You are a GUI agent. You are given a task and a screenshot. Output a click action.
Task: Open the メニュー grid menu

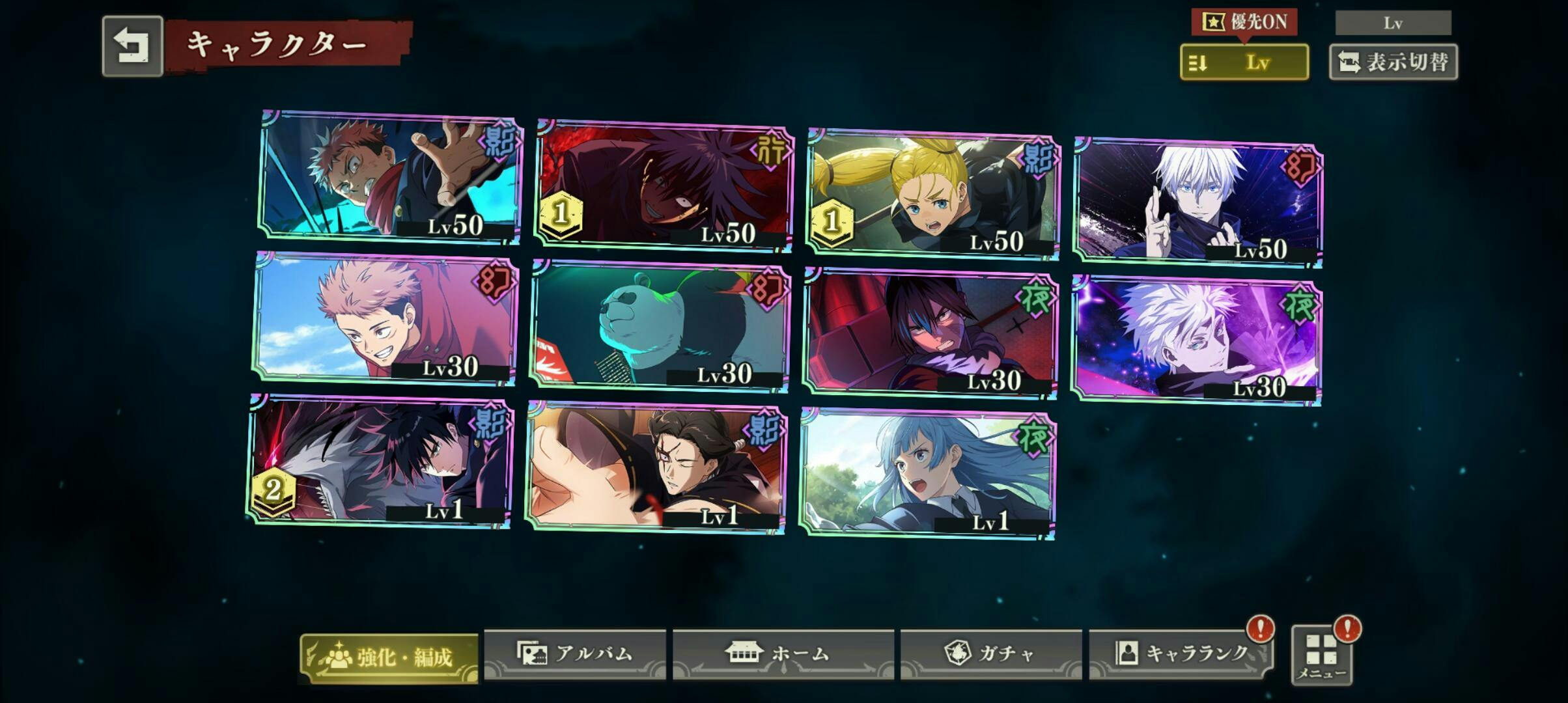coord(1321,655)
